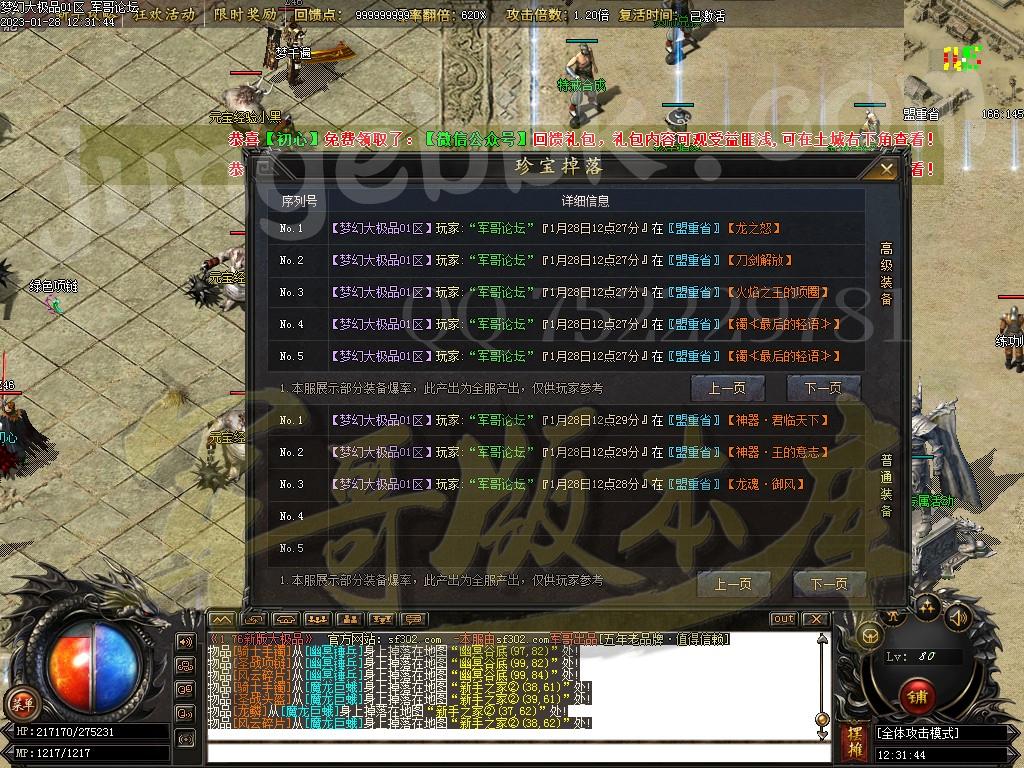
Task: Click the red 铺 shop button
Action: pos(916,695)
